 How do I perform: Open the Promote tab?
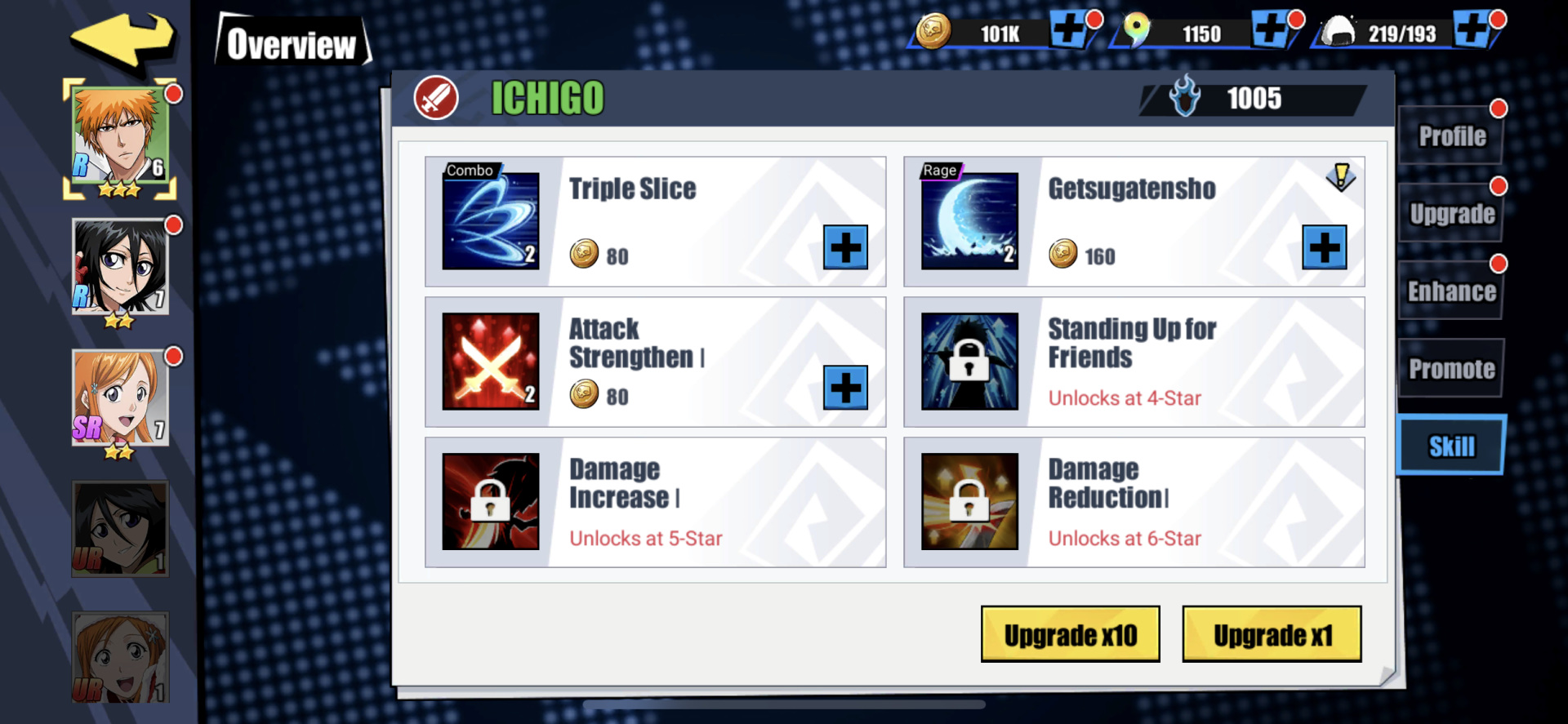coord(1450,368)
